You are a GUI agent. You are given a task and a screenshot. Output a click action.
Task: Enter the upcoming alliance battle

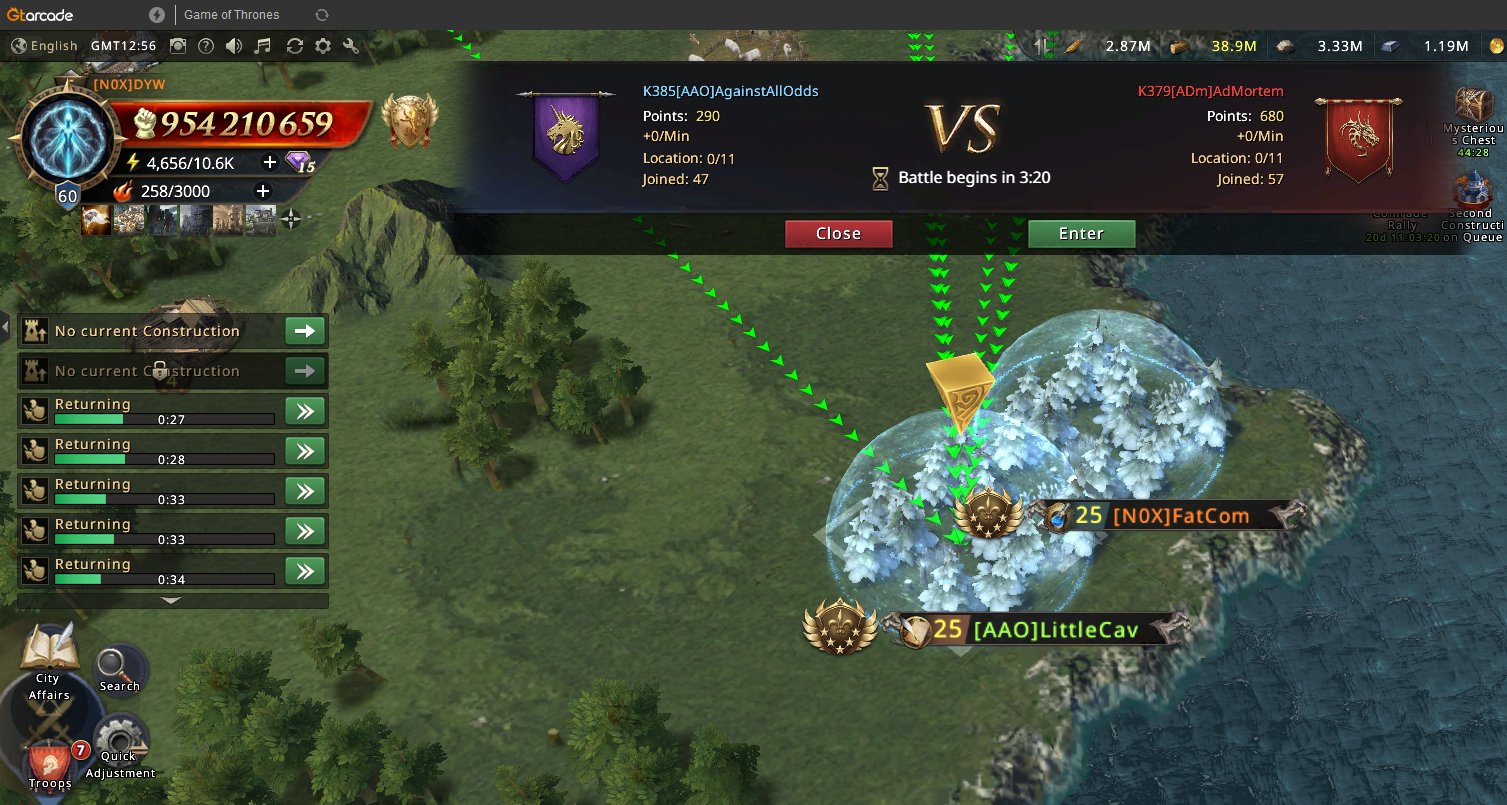[x=1081, y=234]
